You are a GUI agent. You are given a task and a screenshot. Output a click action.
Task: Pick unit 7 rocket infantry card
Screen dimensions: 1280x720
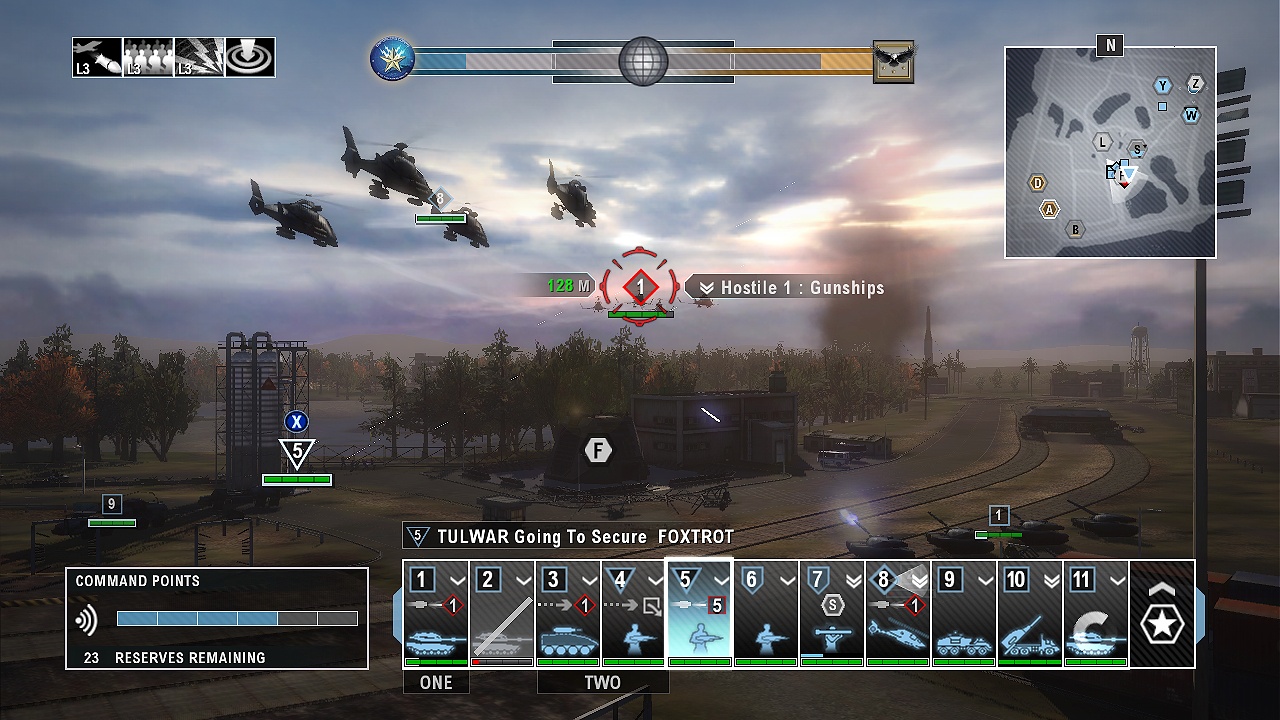[x=832, y=613]
